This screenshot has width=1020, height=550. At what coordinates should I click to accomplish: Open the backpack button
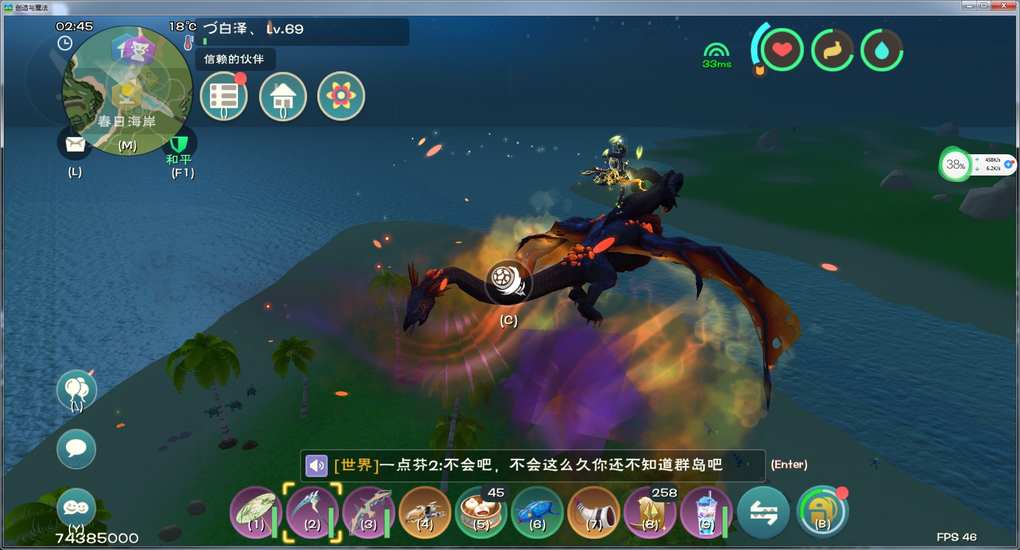[822, 511]
